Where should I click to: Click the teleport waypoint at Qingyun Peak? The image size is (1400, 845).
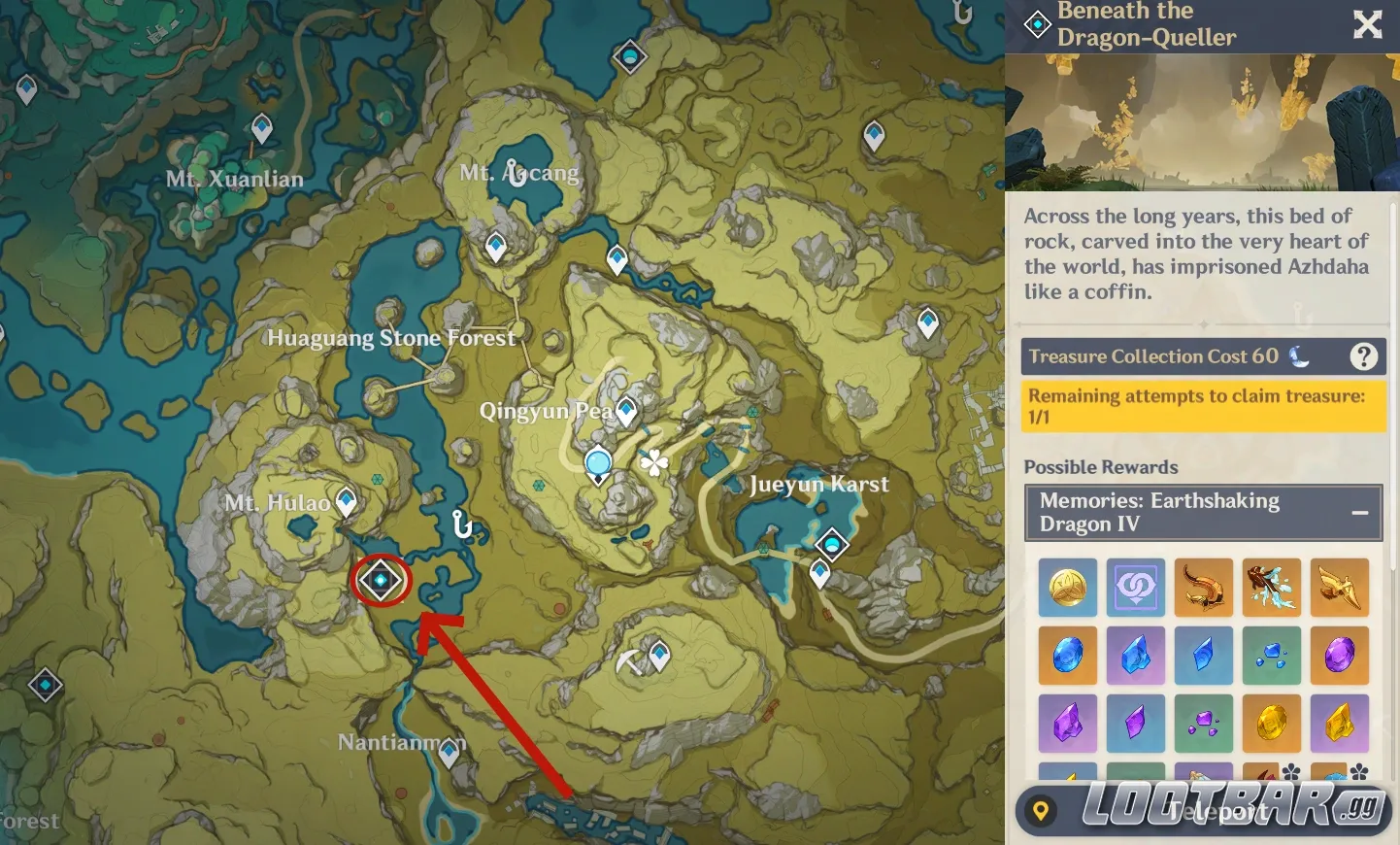(627, 411)
